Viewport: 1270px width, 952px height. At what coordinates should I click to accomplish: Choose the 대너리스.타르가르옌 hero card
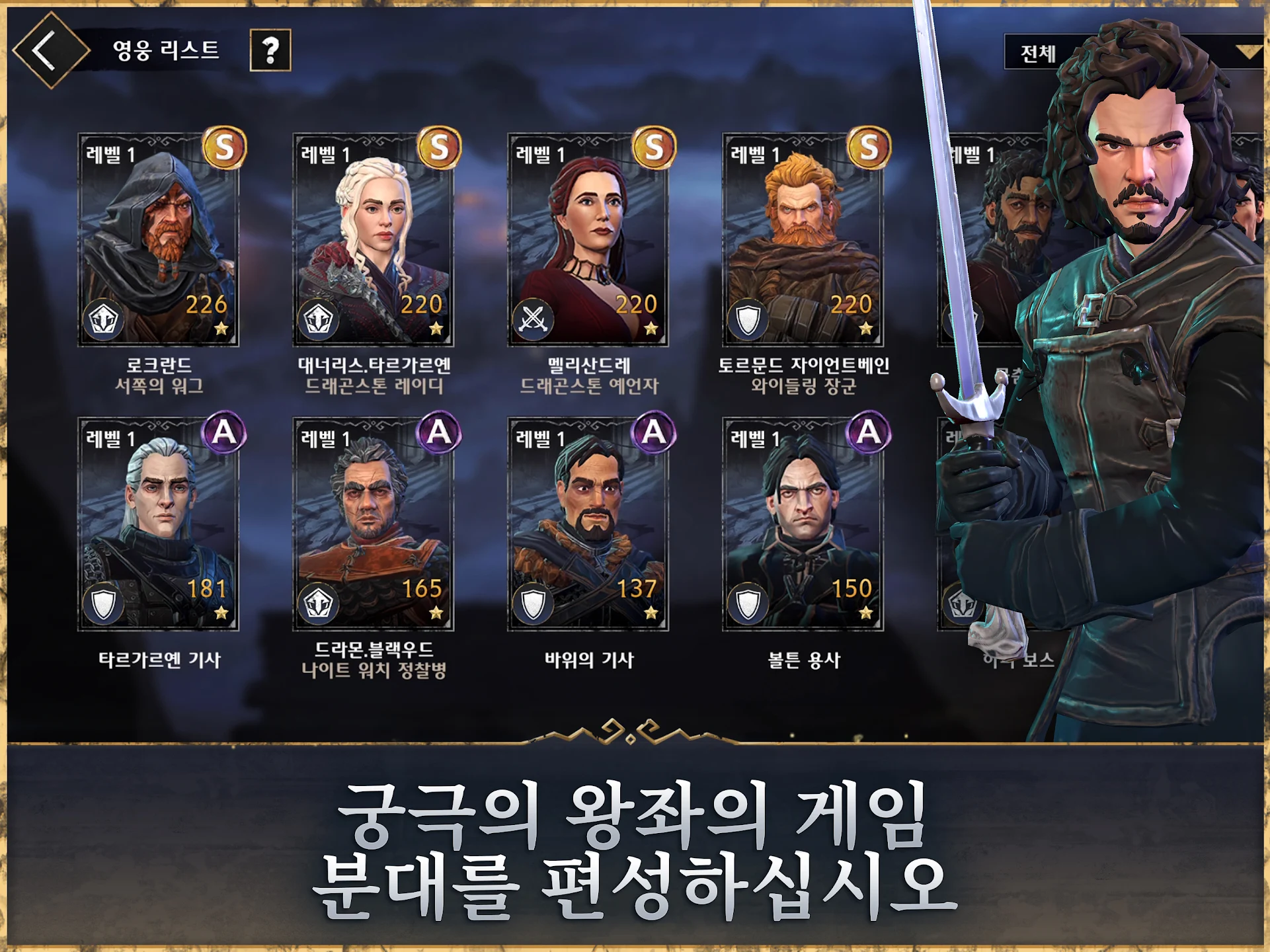[374, 240]
